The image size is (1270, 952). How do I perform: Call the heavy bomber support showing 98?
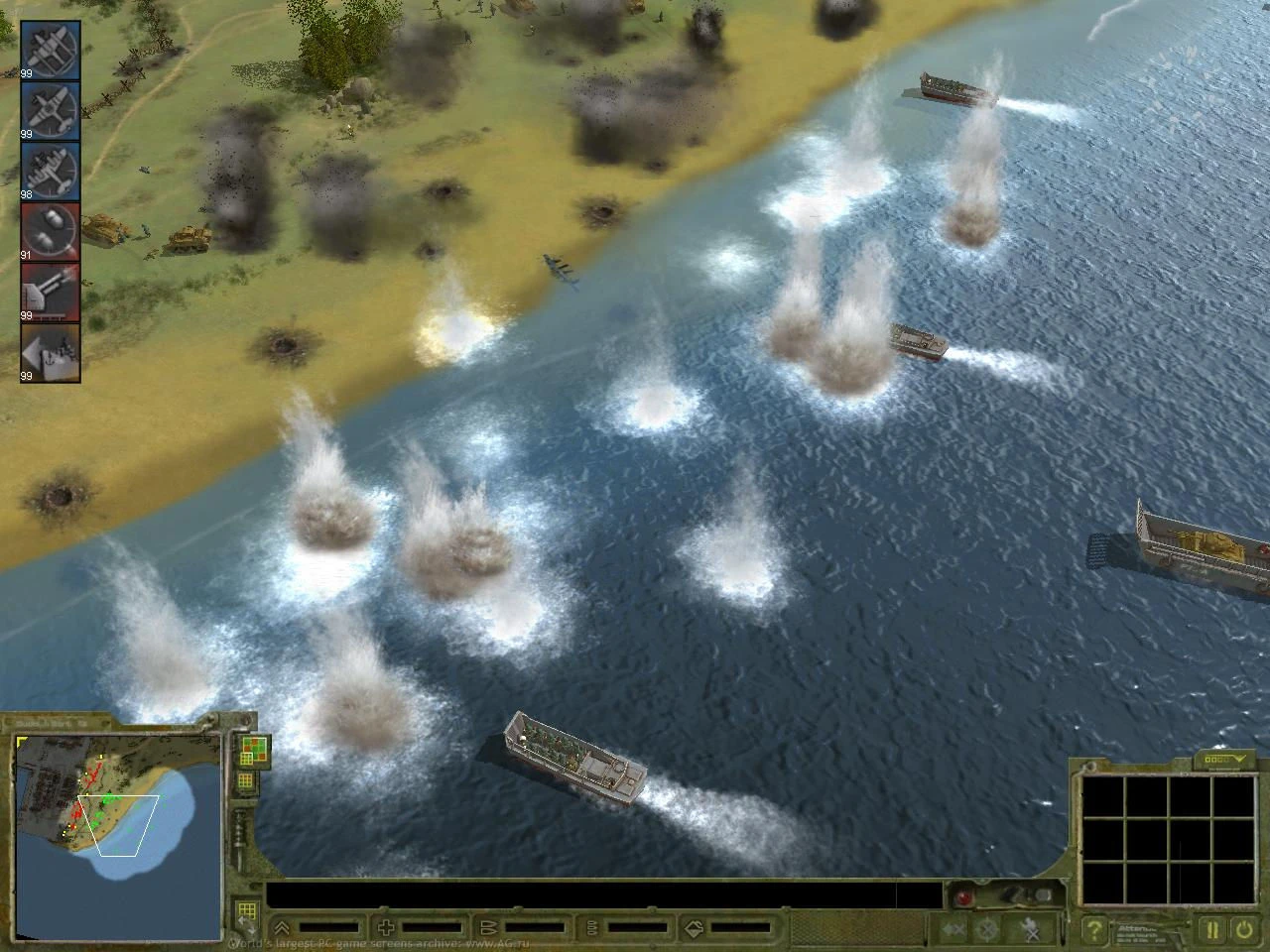(50, 172)
